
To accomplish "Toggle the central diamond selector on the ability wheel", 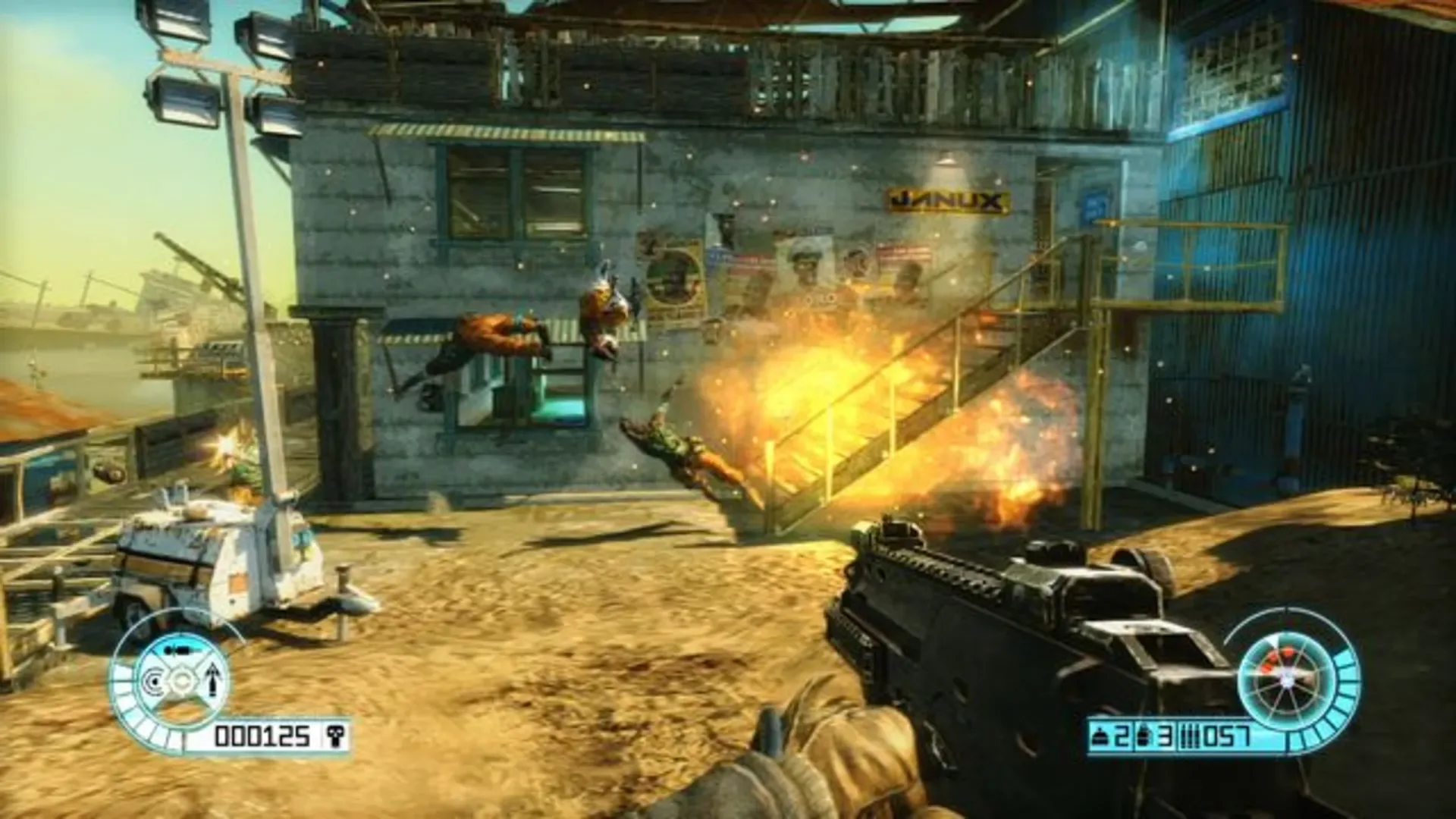I will [x=182, y=682].
